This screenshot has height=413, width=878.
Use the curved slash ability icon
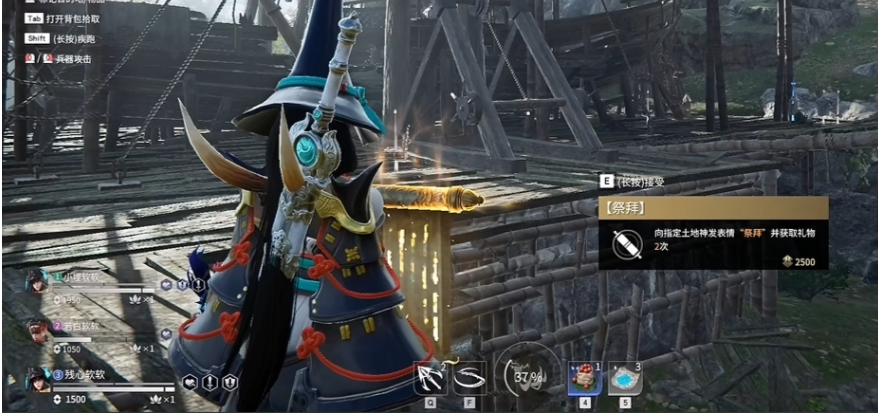pyautogui.click(x=469, y=378)
